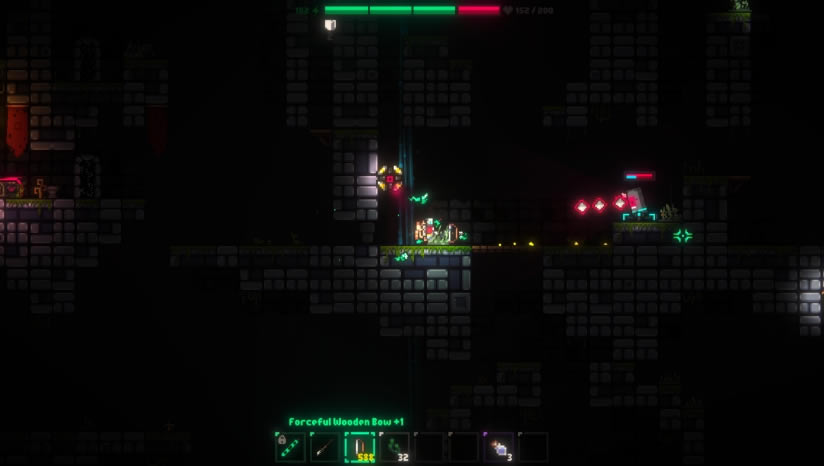Use the potion slot with 3 remaining

[498, 447]
